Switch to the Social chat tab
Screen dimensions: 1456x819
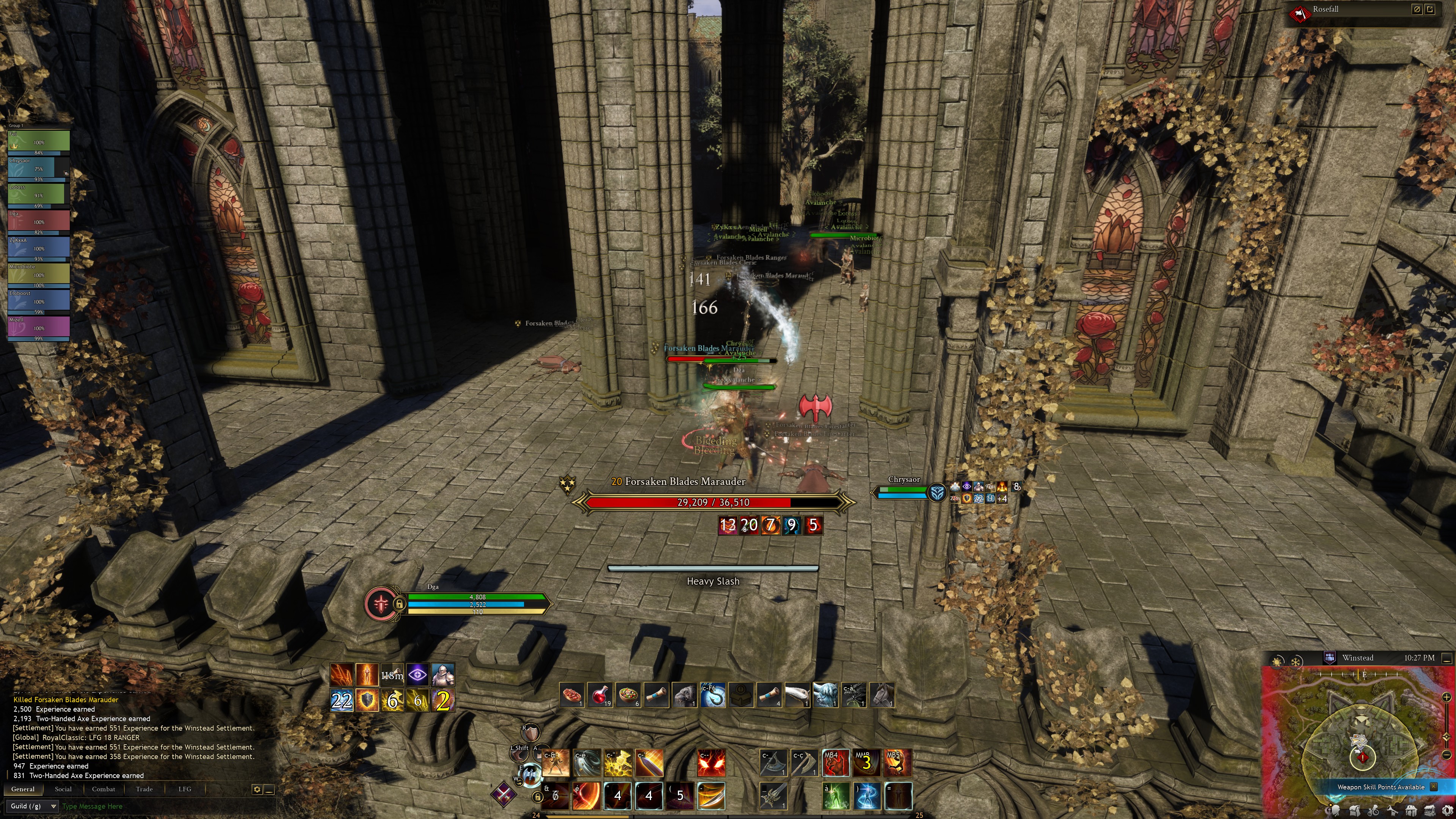tap(63, 789)
